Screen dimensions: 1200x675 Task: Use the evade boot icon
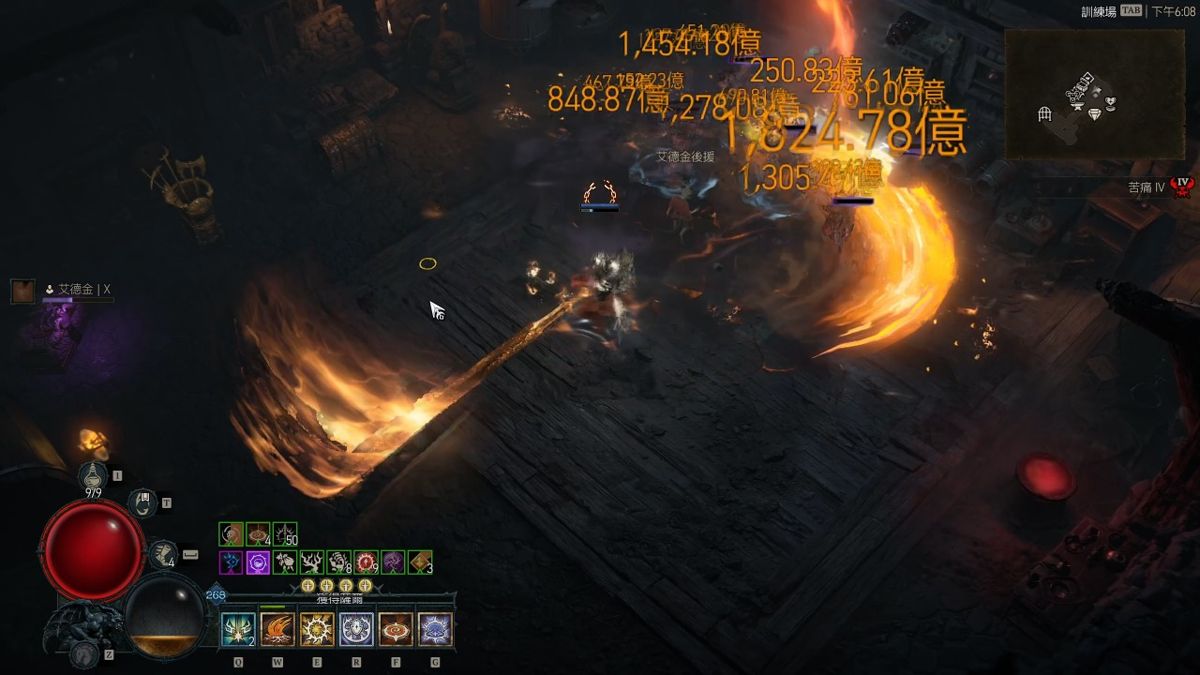pos(163,553)
